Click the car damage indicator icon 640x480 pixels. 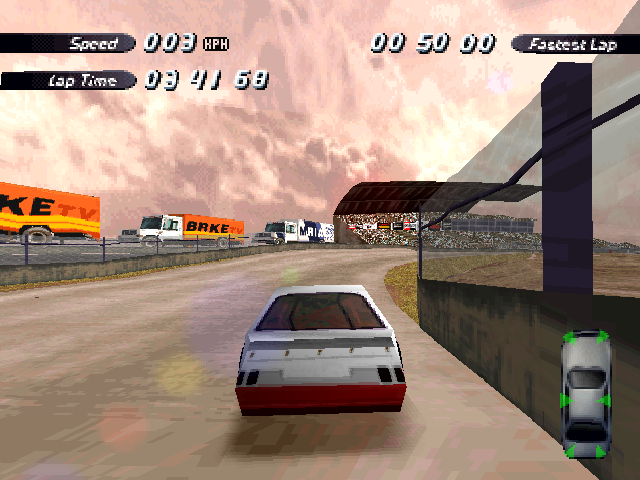point(586,393)
